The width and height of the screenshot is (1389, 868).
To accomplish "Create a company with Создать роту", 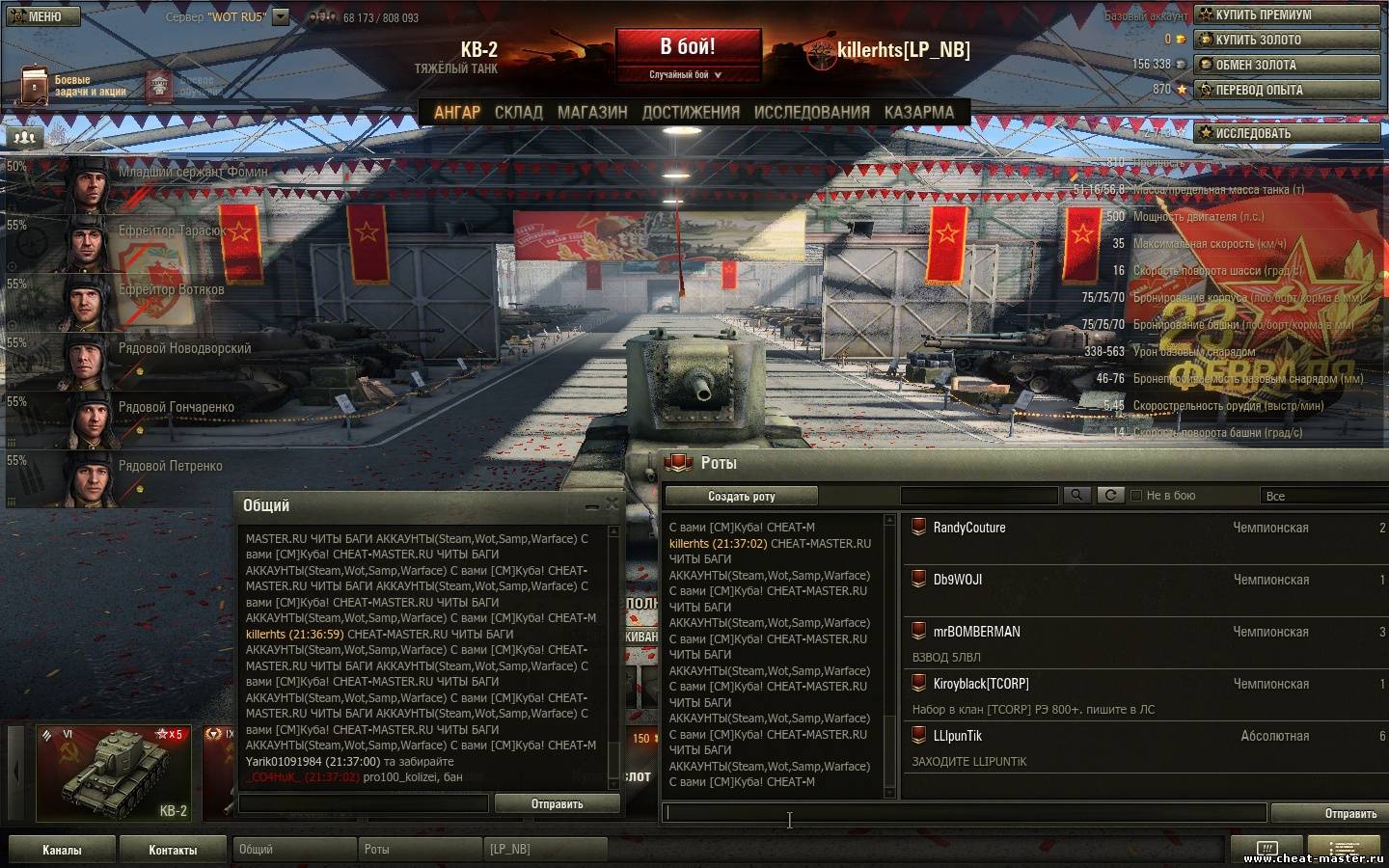I will tap(741, 497).
